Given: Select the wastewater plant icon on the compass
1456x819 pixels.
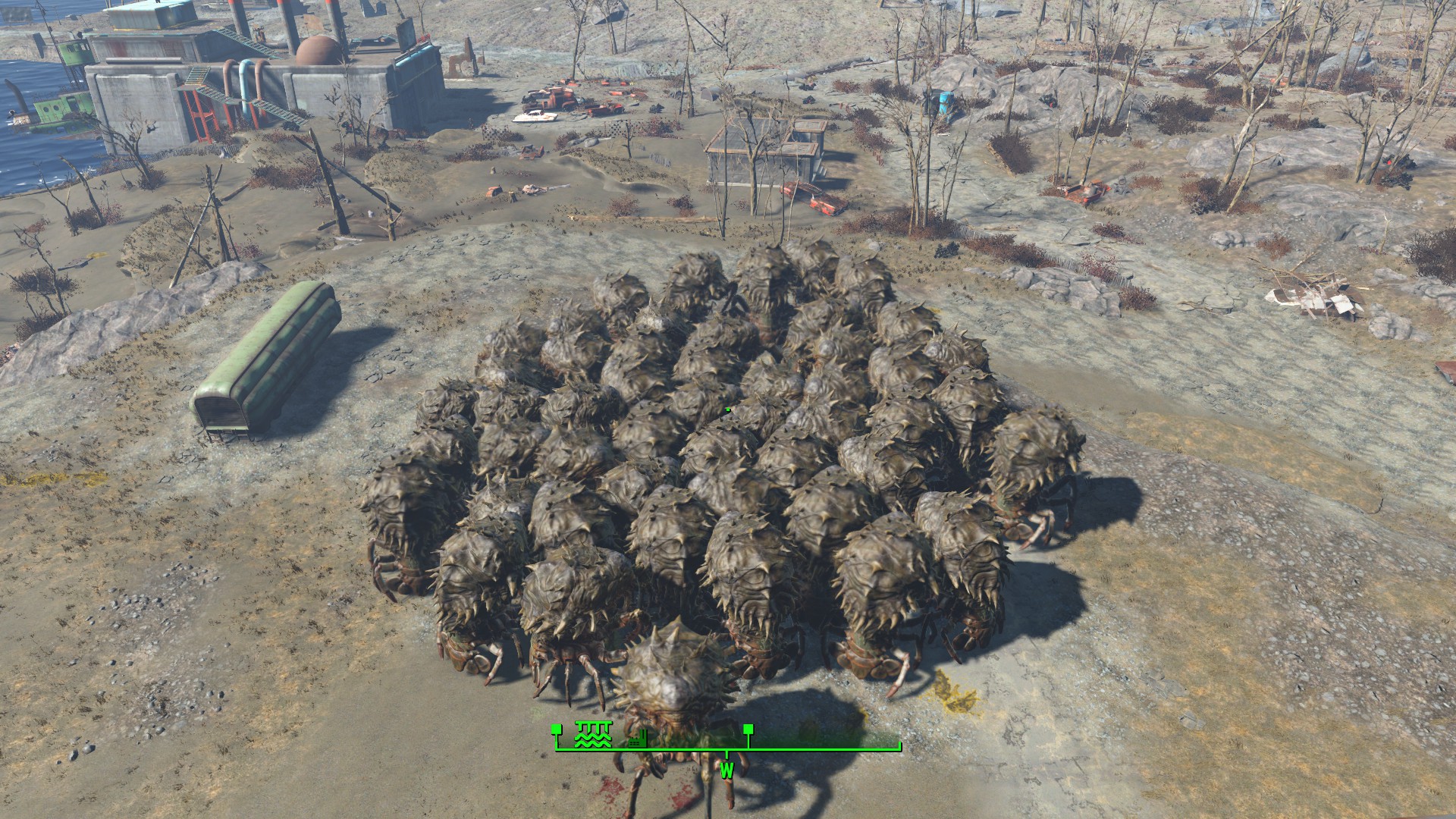Looking at the screenshot, I should click(593, 734).
